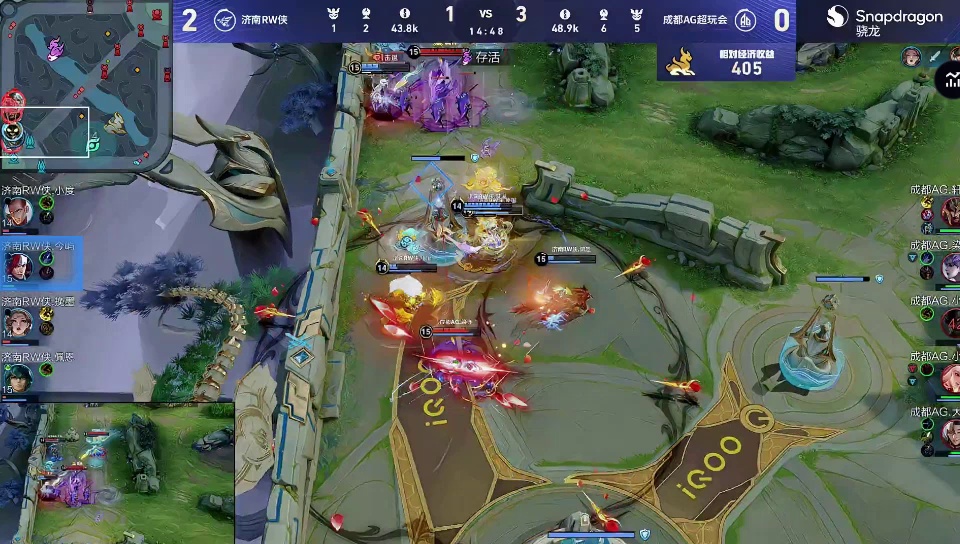Screen dimensions: 960x544
Task: Click the minimap in the corner
Action: coord(85,85)
